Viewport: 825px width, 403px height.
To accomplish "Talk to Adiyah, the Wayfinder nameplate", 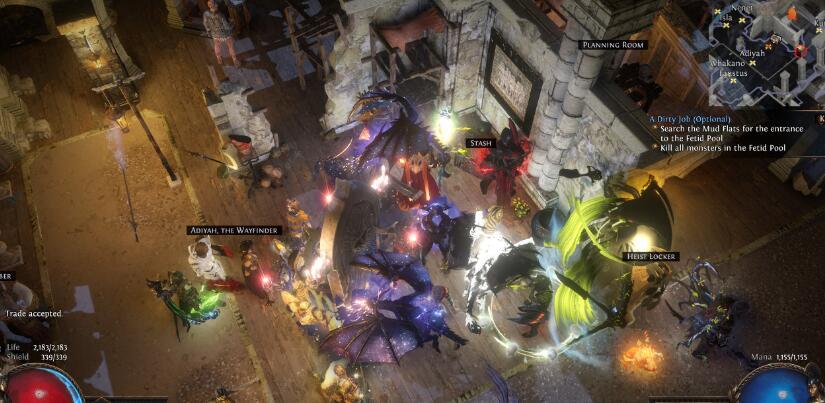I will click(x=235, y=230).
